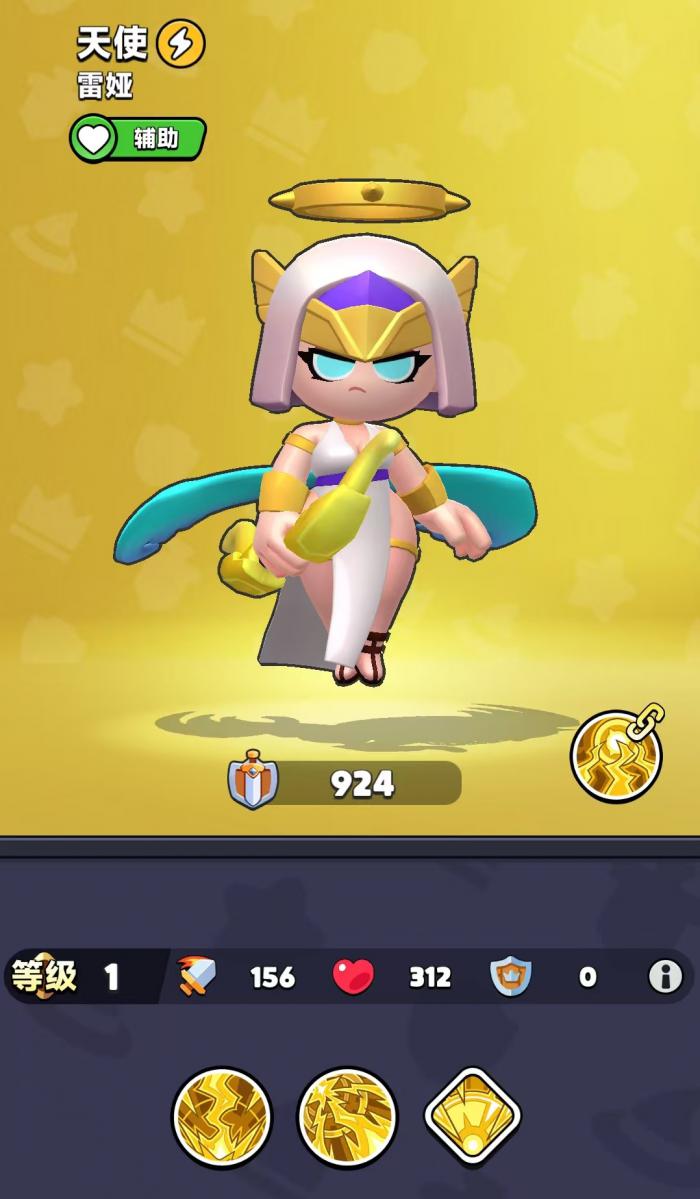Select the cracked lightning orb skill icon
The image size is (700, 1199).
click(x=221, y=1116)
